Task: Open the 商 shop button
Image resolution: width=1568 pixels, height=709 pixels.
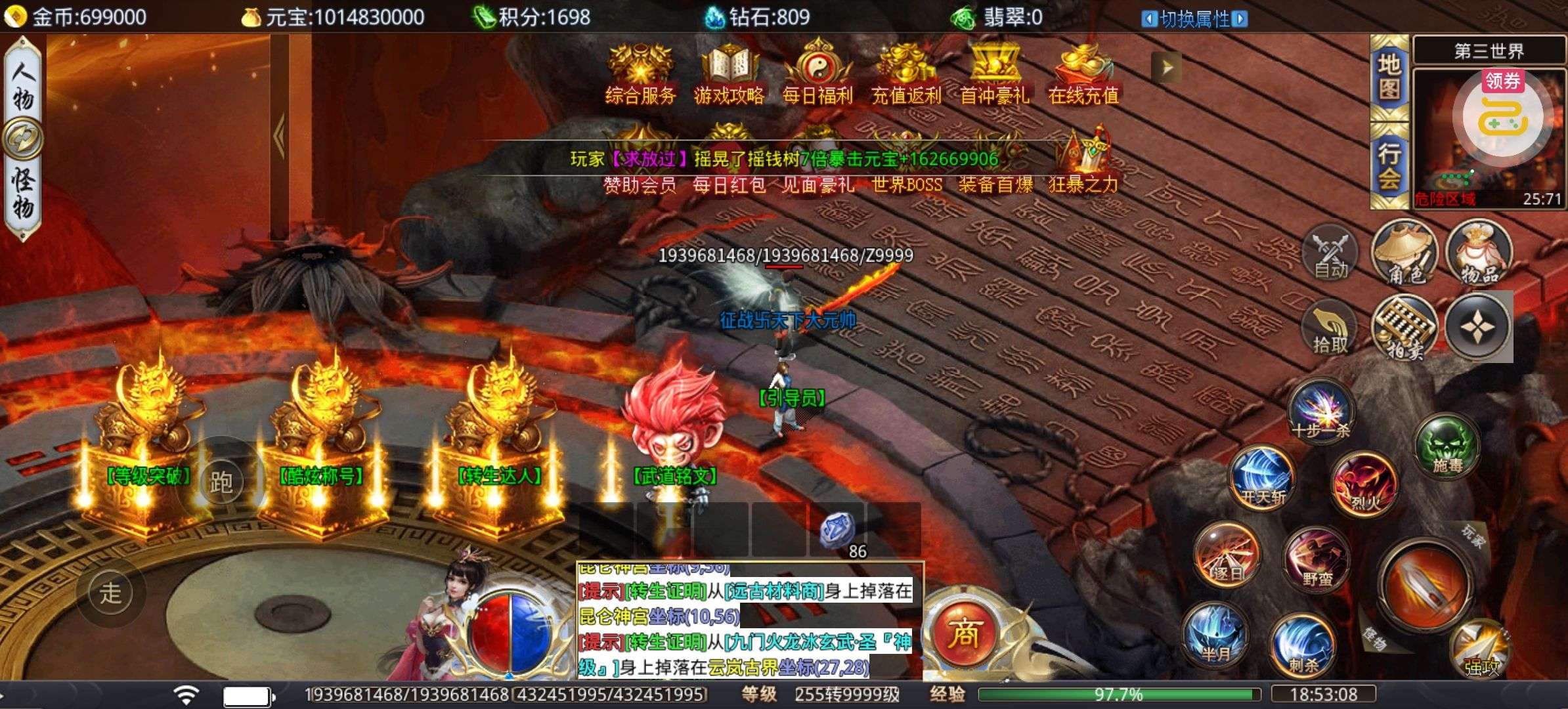Action: click(x=964, y=633)
